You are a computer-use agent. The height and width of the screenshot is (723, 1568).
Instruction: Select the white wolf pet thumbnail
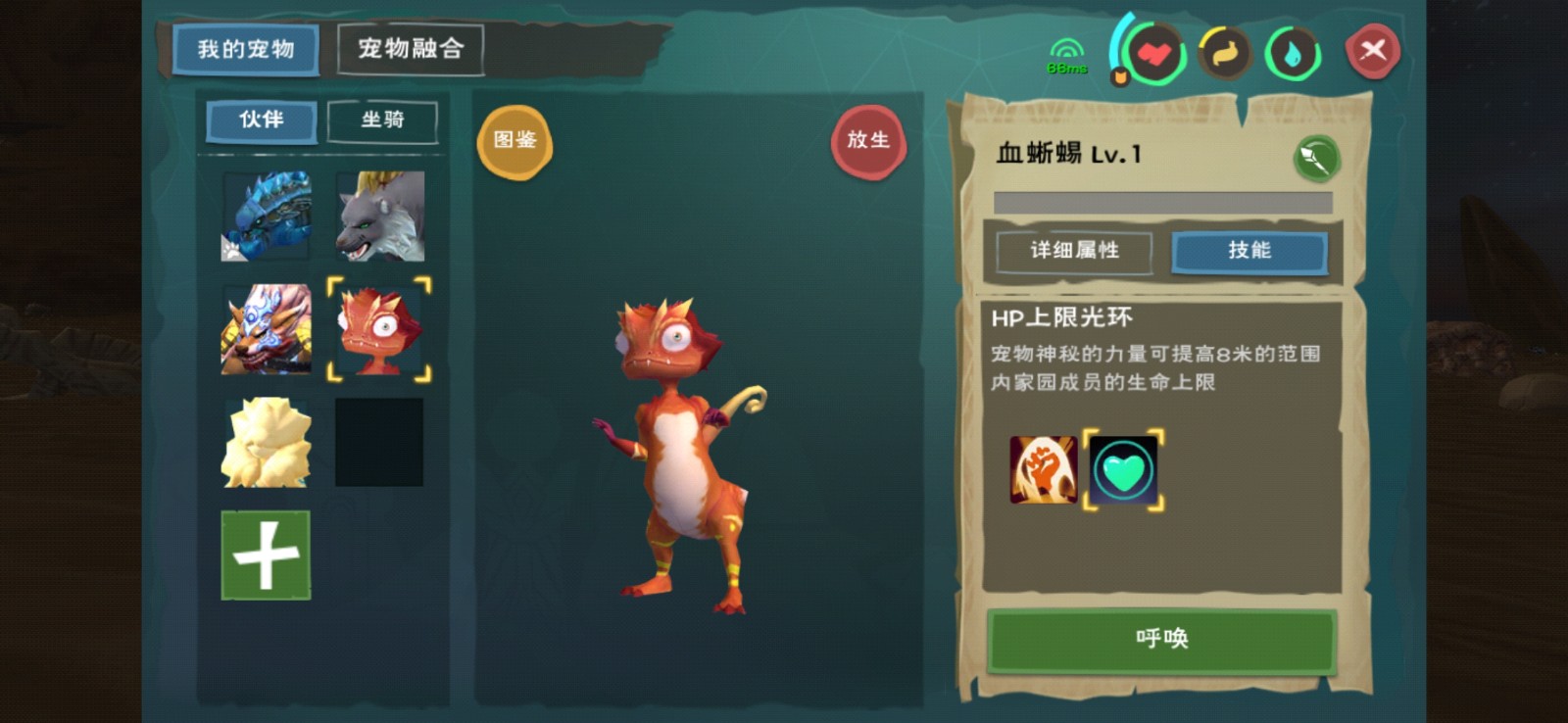[380, 216]
